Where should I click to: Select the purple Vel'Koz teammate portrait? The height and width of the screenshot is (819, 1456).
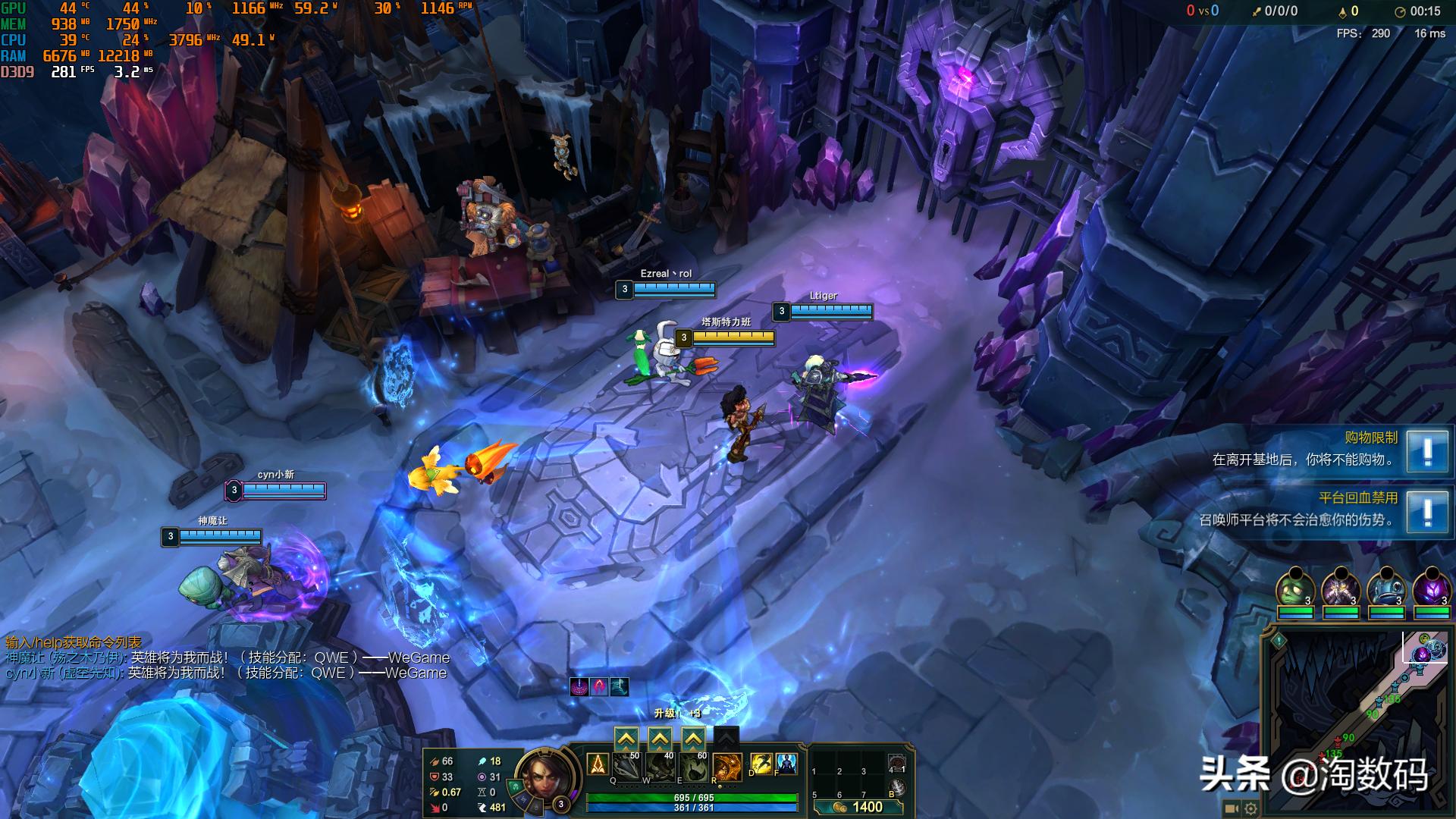[1432, 589]
